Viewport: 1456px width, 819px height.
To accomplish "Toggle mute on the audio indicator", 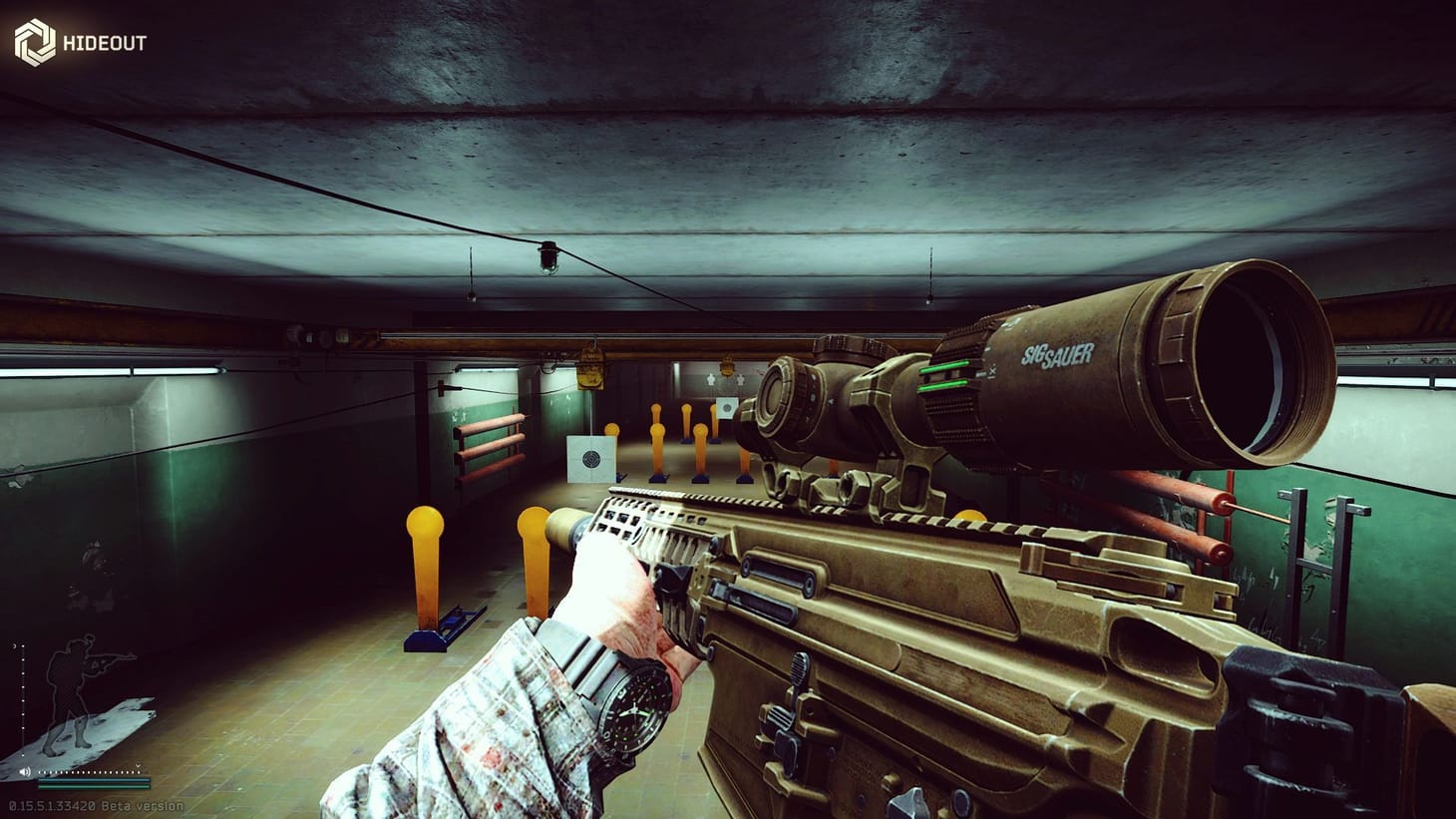I will click(x=24, y=772).
